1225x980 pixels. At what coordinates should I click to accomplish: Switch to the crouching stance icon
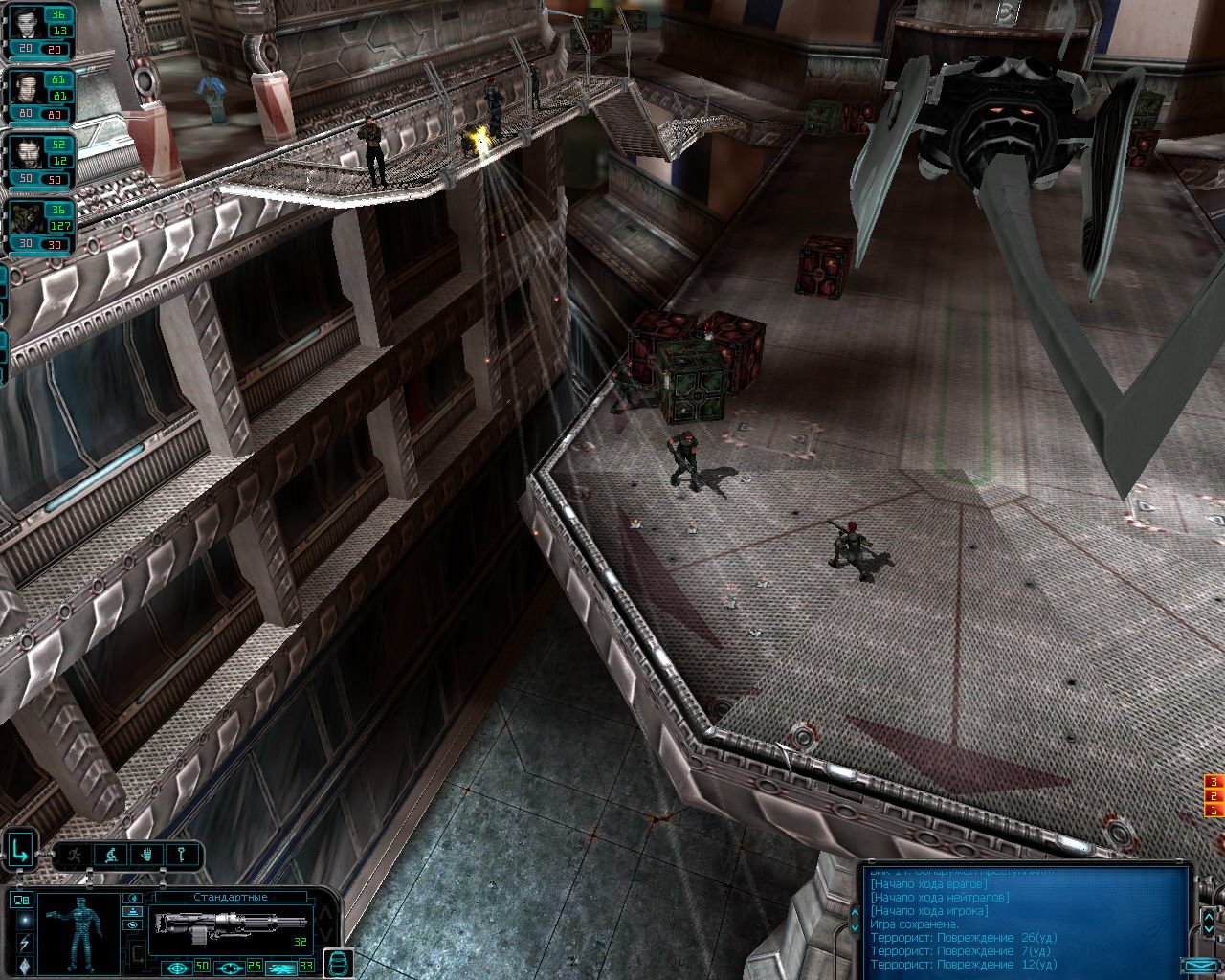click(x=111, y=854)
